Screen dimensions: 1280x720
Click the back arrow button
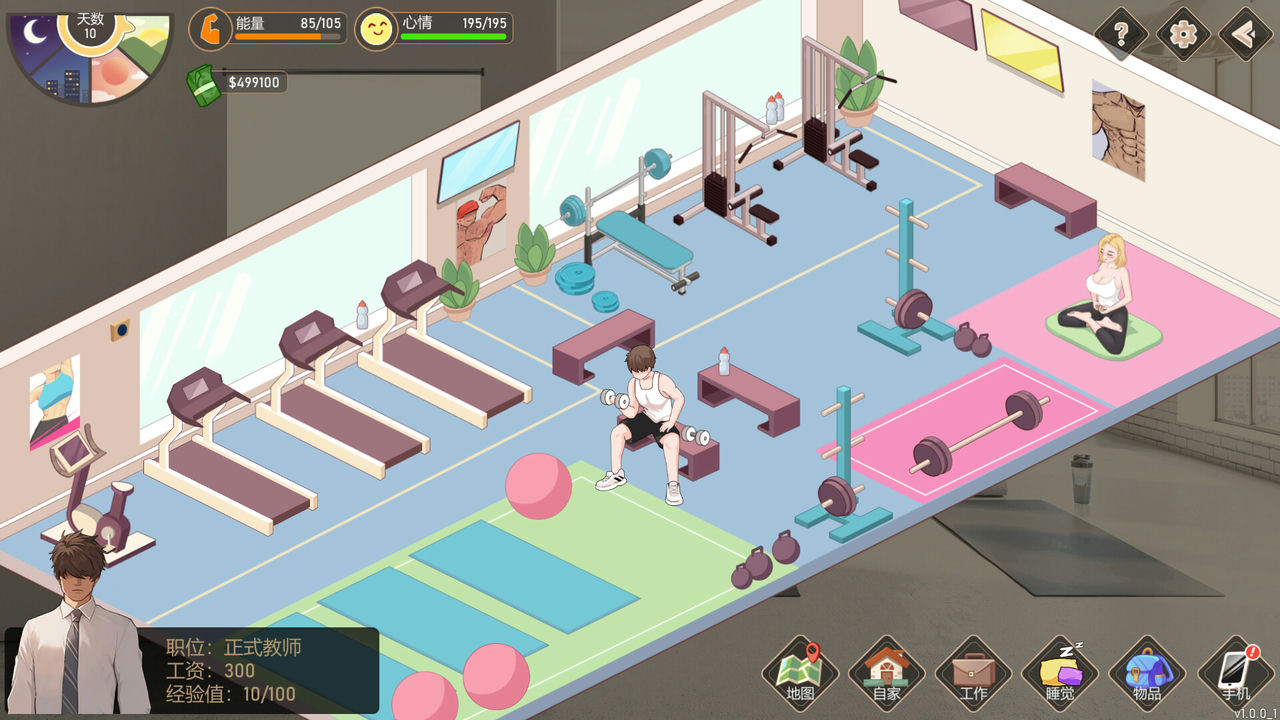tap(1245, 35)
